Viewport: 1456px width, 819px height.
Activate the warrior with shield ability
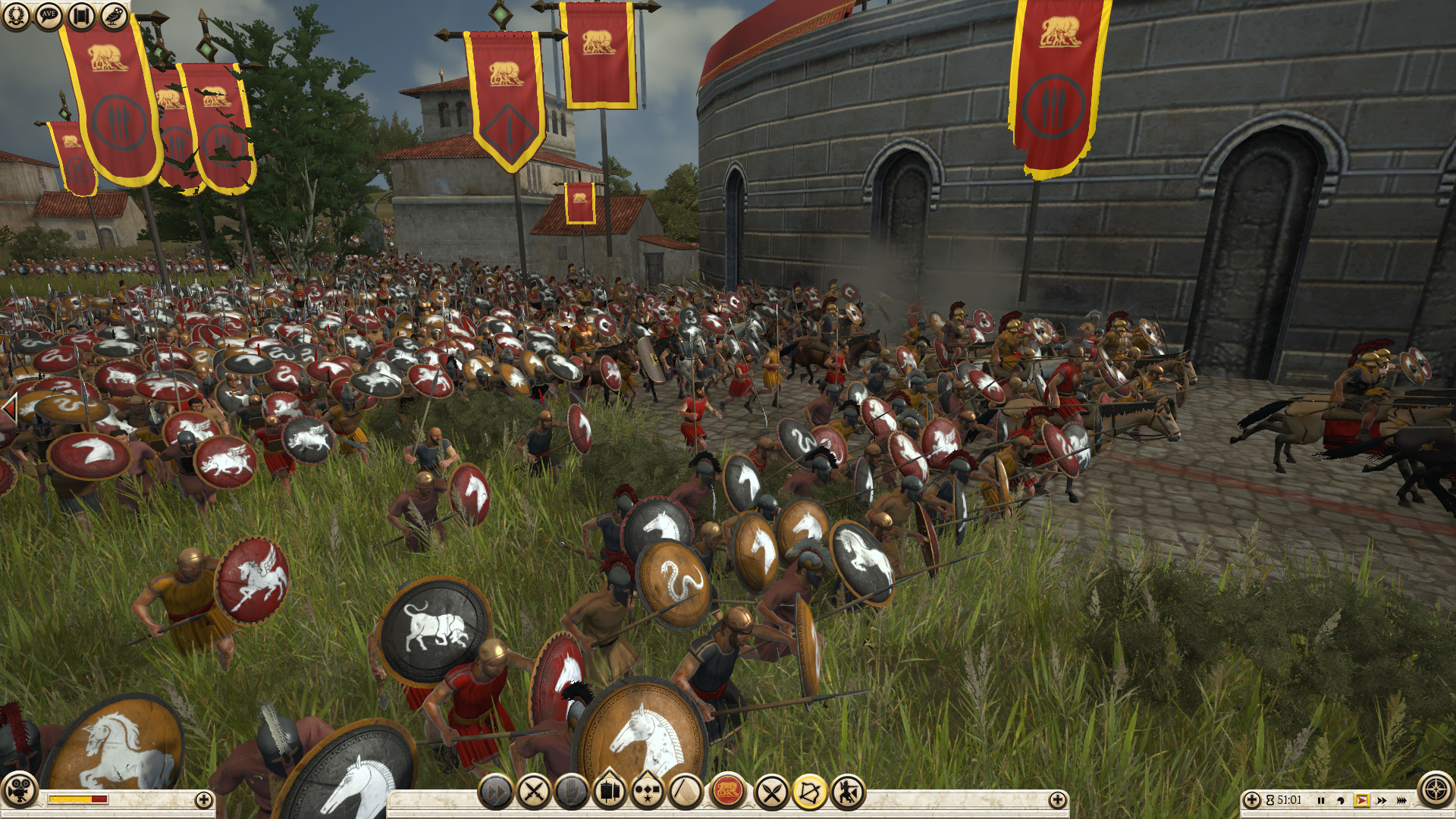[848, 793]
